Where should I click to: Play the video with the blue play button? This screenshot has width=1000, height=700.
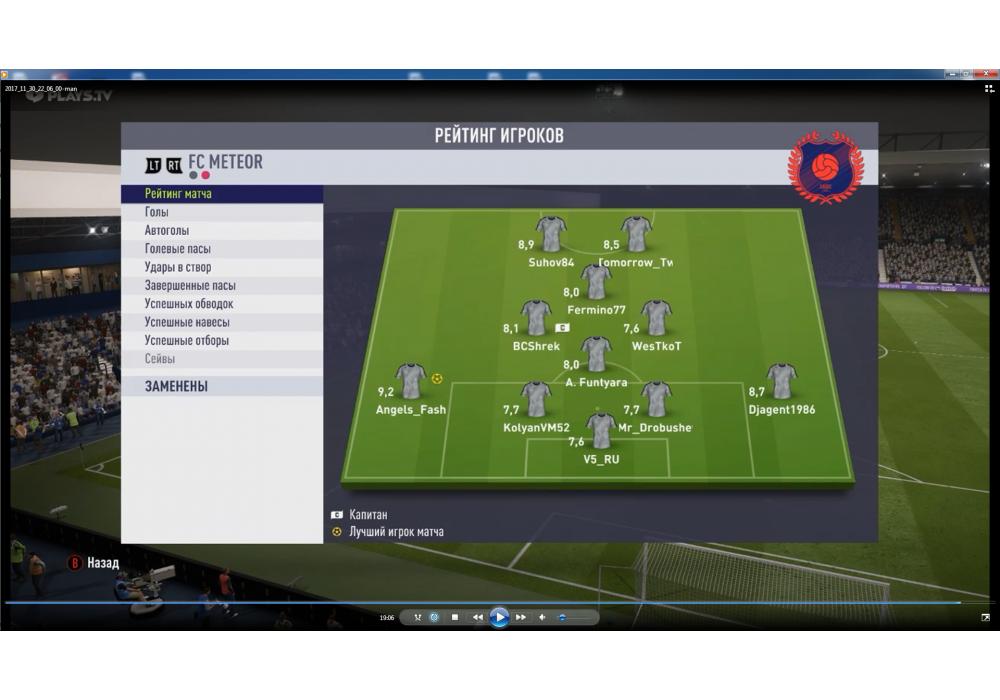coord(499,617)
